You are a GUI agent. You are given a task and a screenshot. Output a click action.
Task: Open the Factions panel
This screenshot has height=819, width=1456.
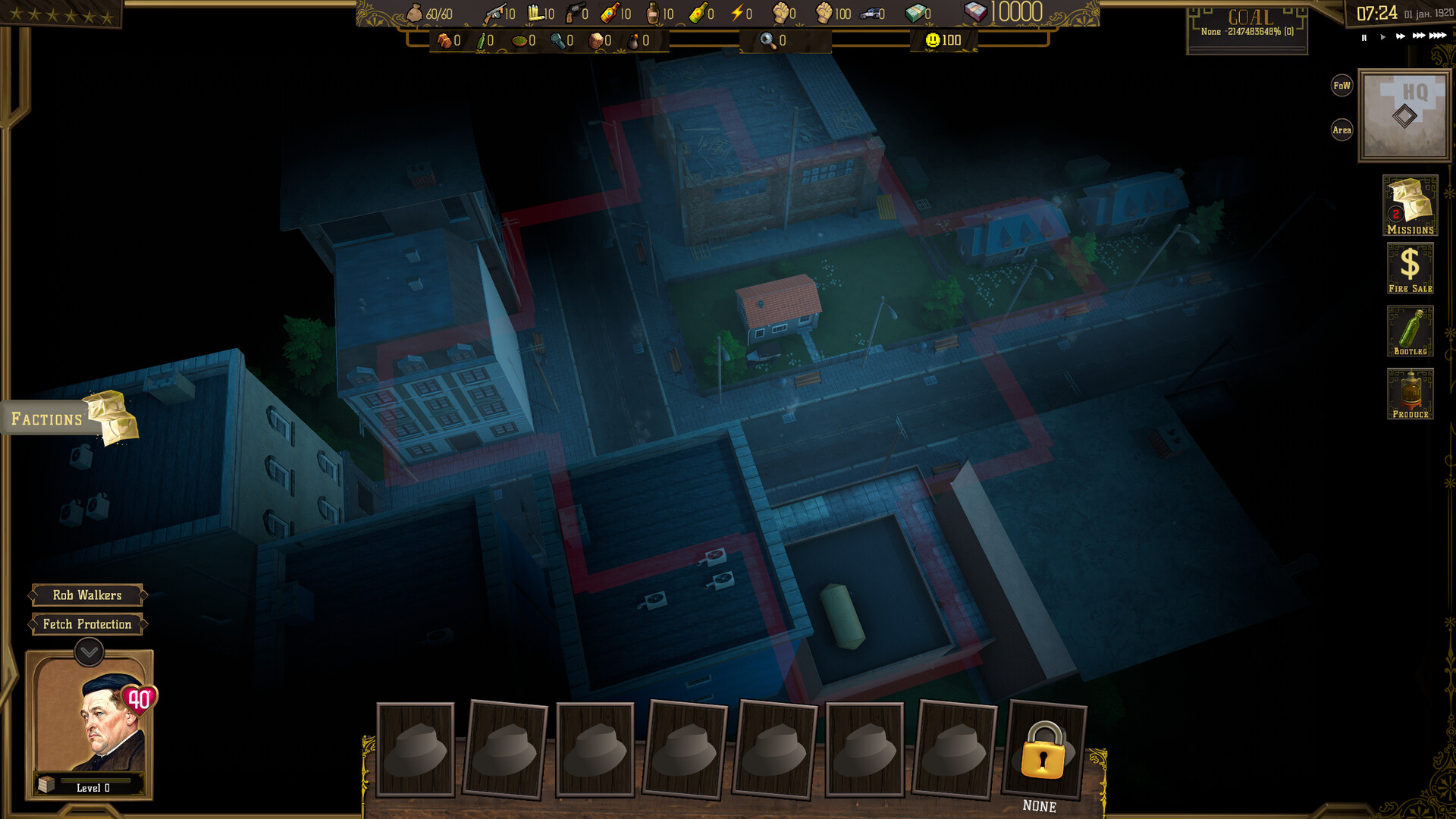(47, 418)
